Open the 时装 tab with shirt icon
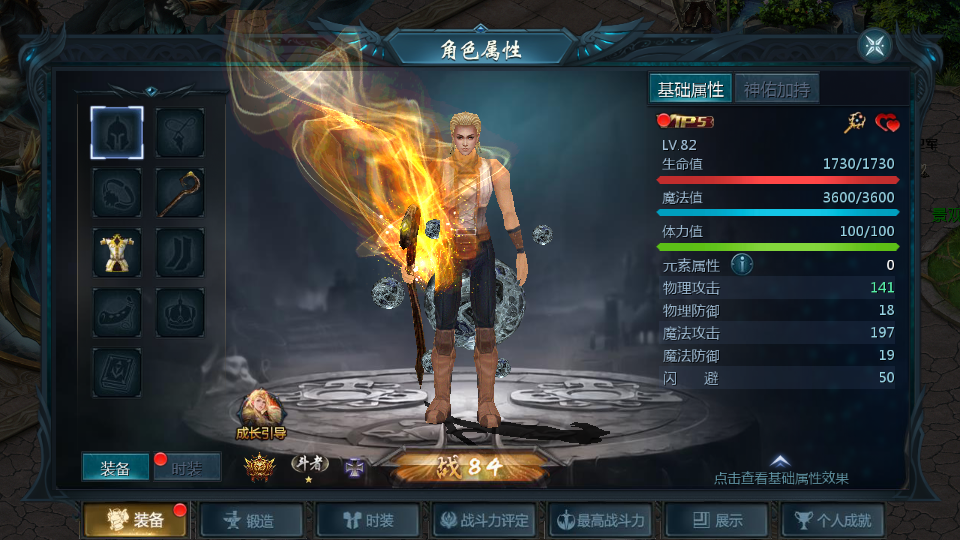The image size is (960, 540). click(x=368, y=520)
